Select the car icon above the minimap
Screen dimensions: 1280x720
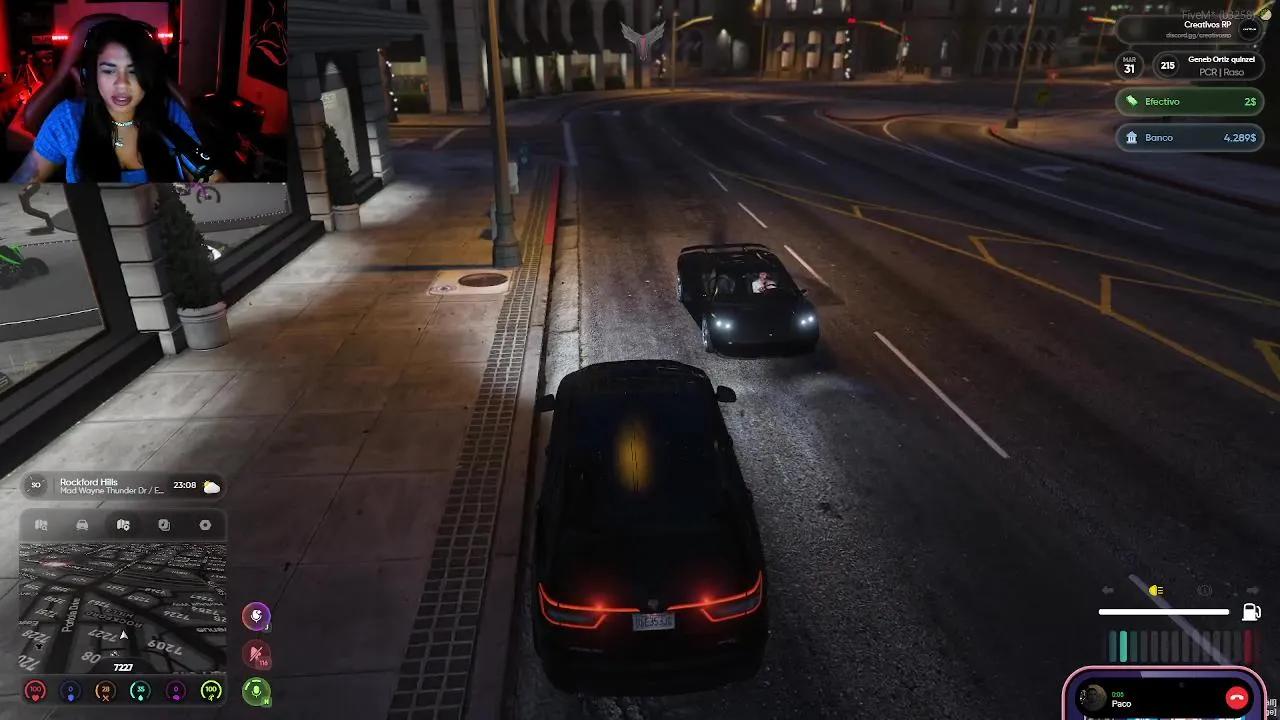coord(82,525)
